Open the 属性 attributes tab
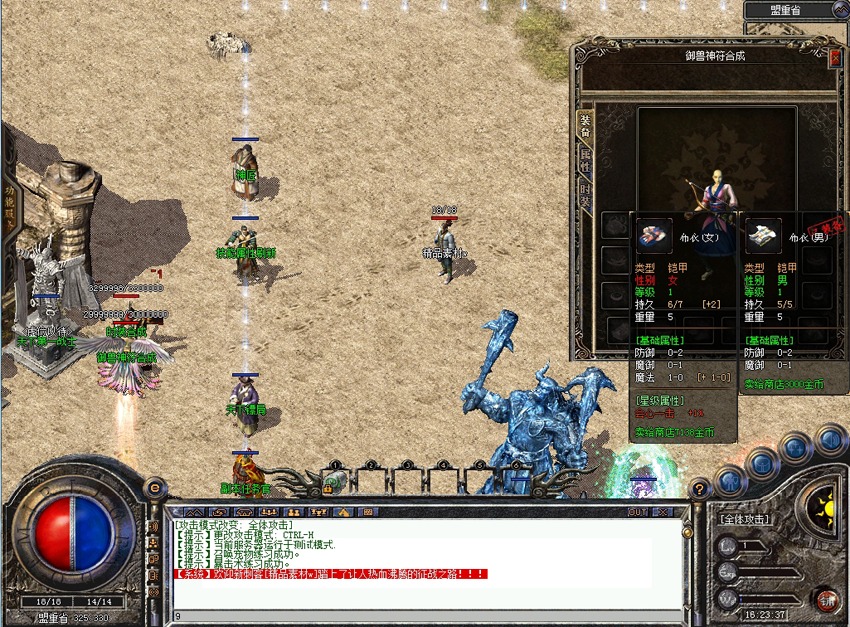Screen dimensions: 850x627 coord(586,158)
